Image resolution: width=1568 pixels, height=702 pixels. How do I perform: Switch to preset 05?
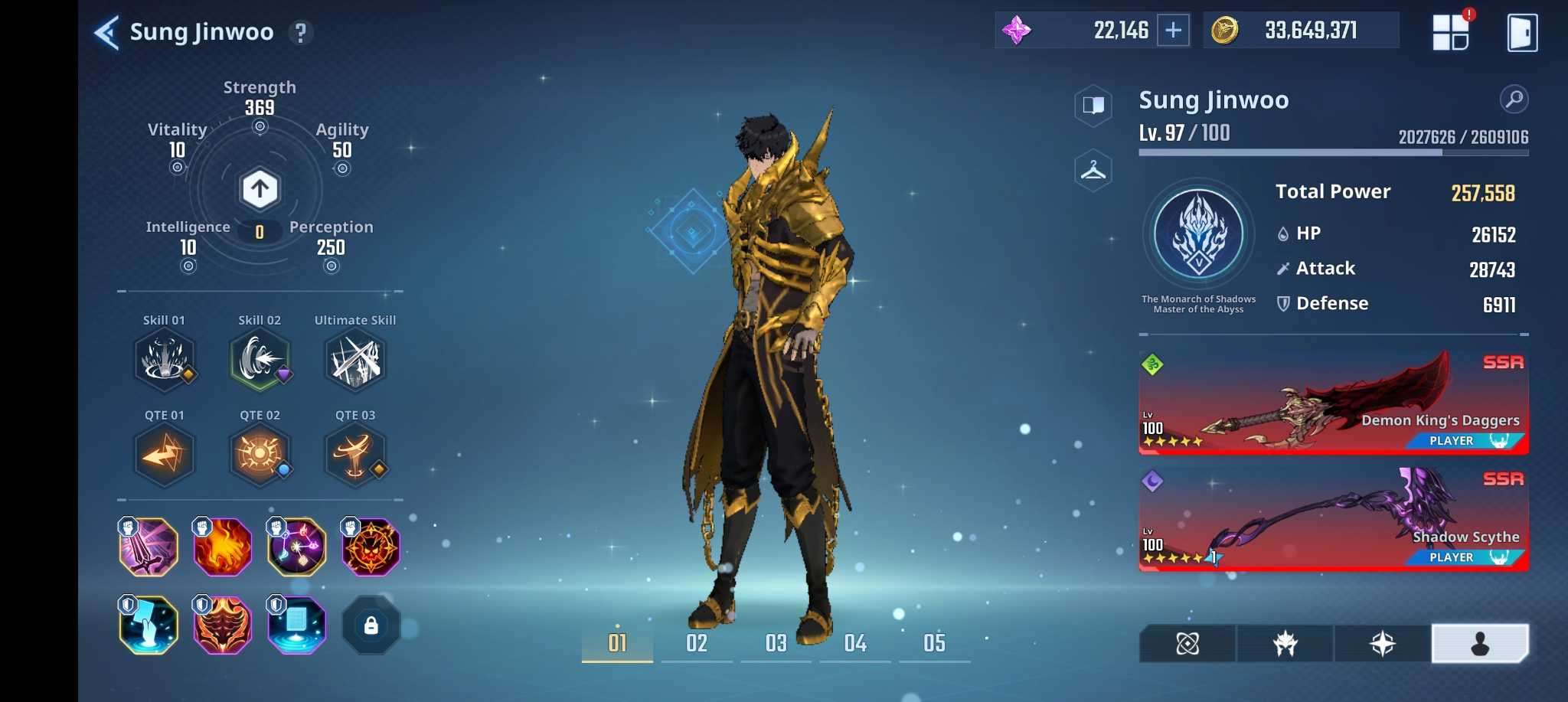tap(934, 643)
